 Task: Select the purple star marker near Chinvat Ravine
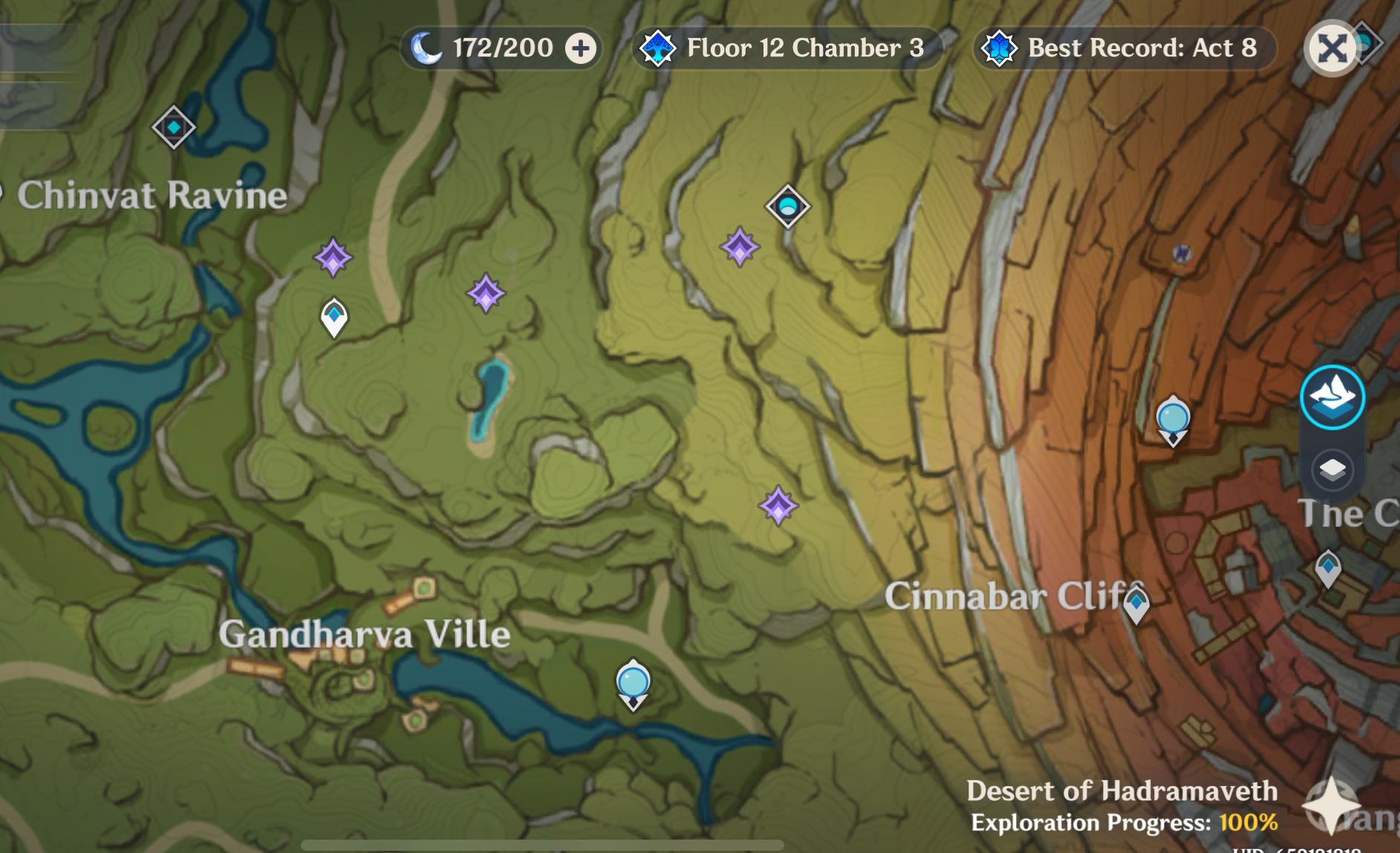[332, 258]
